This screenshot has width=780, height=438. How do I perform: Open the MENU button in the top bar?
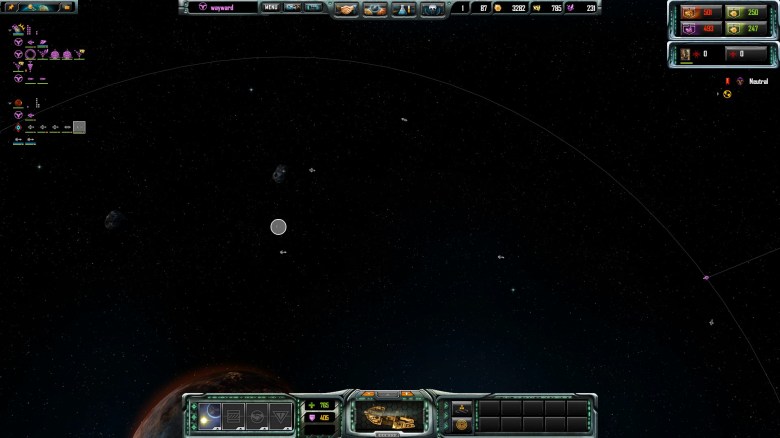pos(270,7)
